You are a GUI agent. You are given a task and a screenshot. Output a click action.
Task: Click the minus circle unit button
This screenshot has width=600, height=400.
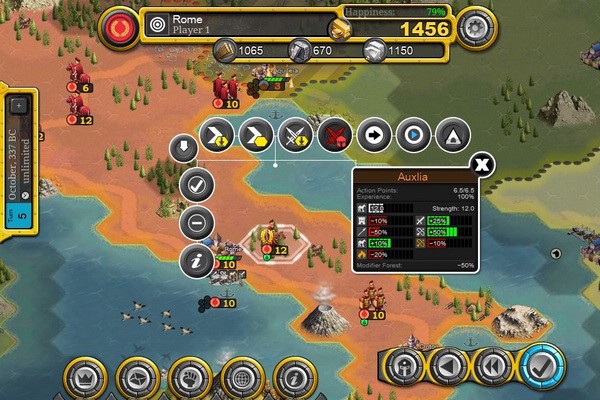pos(197,223)
